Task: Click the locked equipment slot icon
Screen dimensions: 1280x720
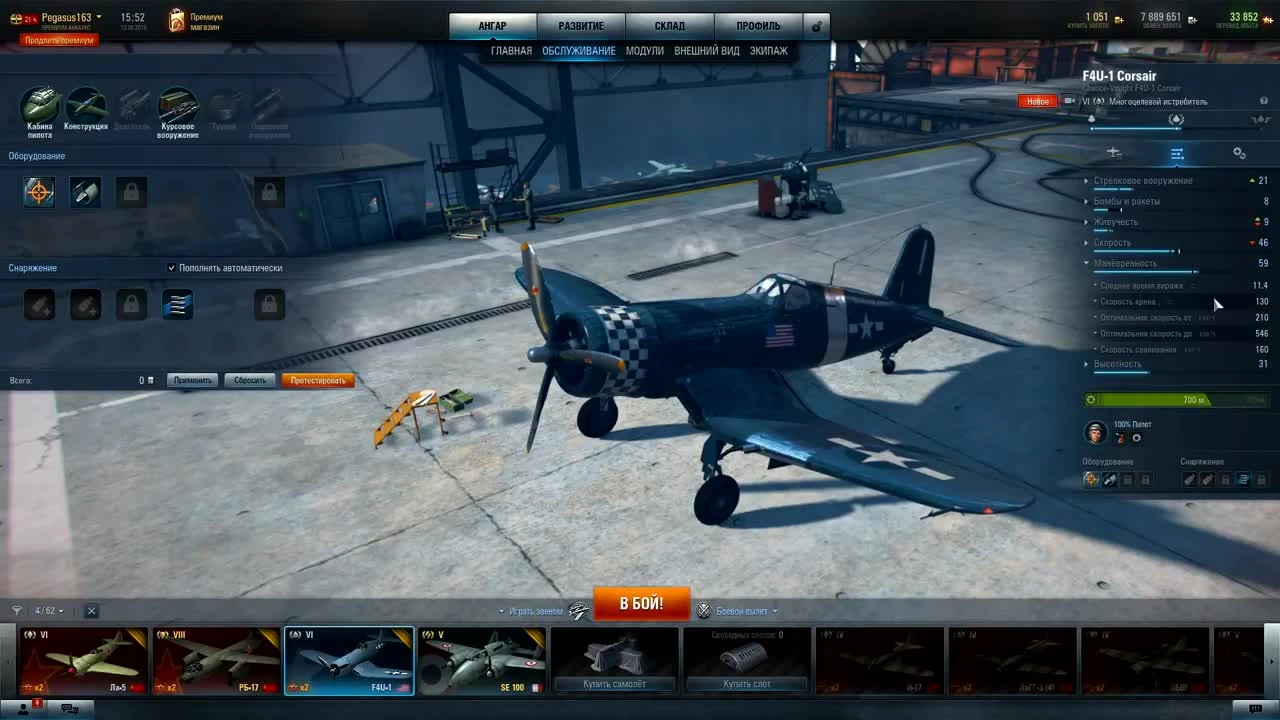Action: click(x=131, y=192)
